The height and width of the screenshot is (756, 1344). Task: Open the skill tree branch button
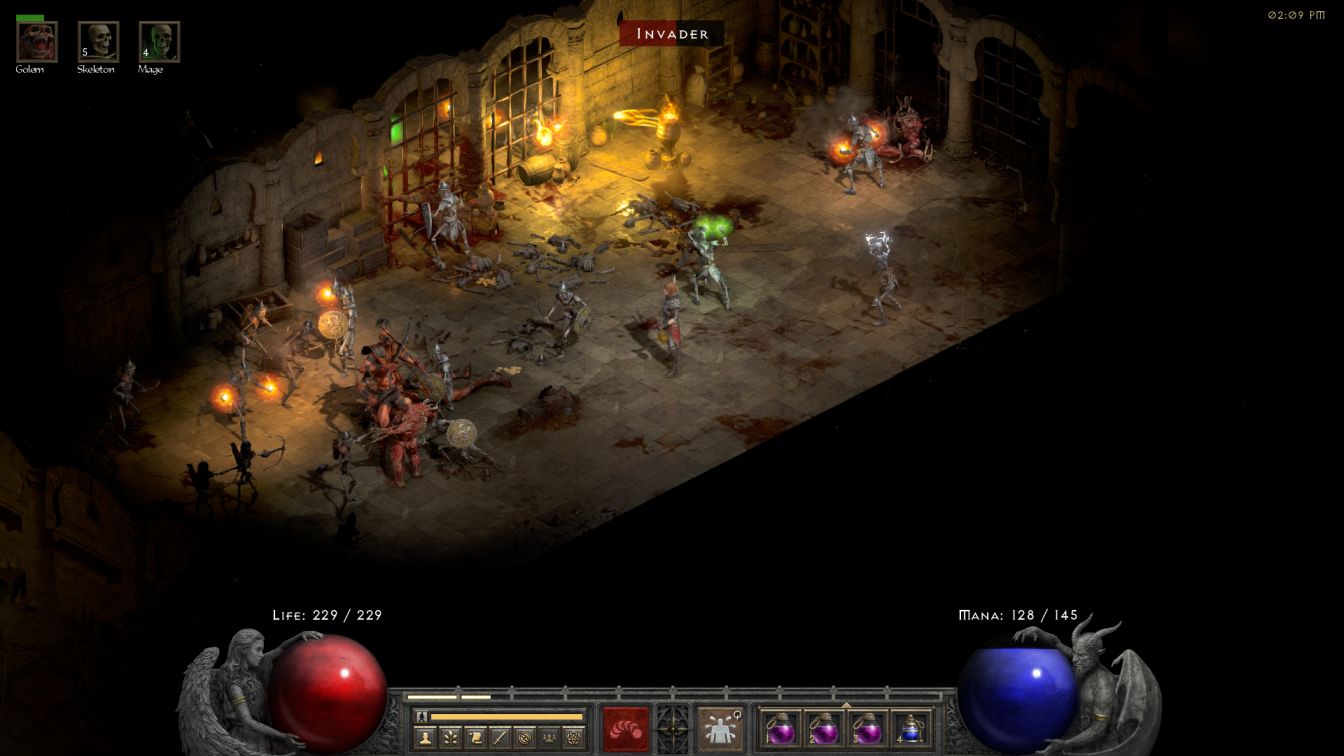450,738
